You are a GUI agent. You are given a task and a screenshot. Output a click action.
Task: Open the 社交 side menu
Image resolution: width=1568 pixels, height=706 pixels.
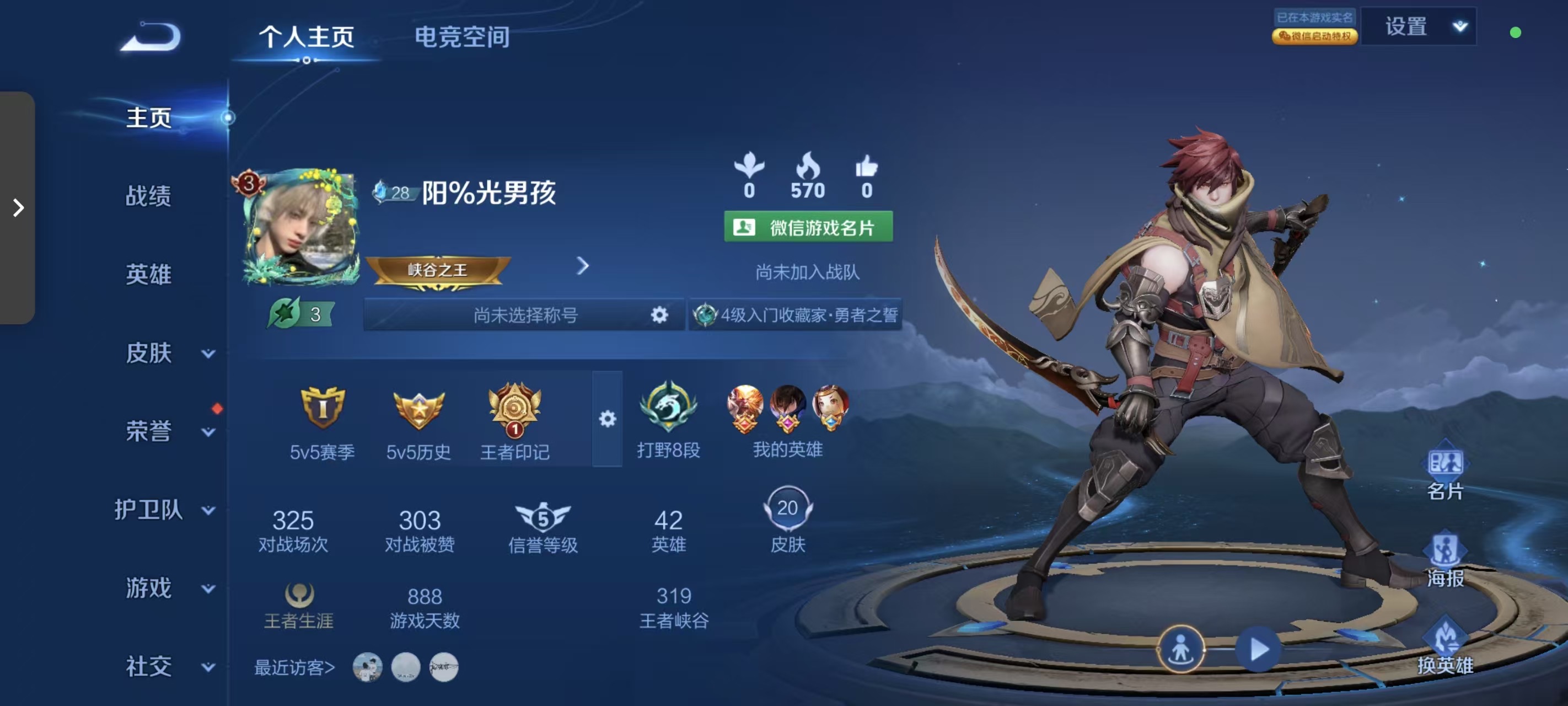165,666
